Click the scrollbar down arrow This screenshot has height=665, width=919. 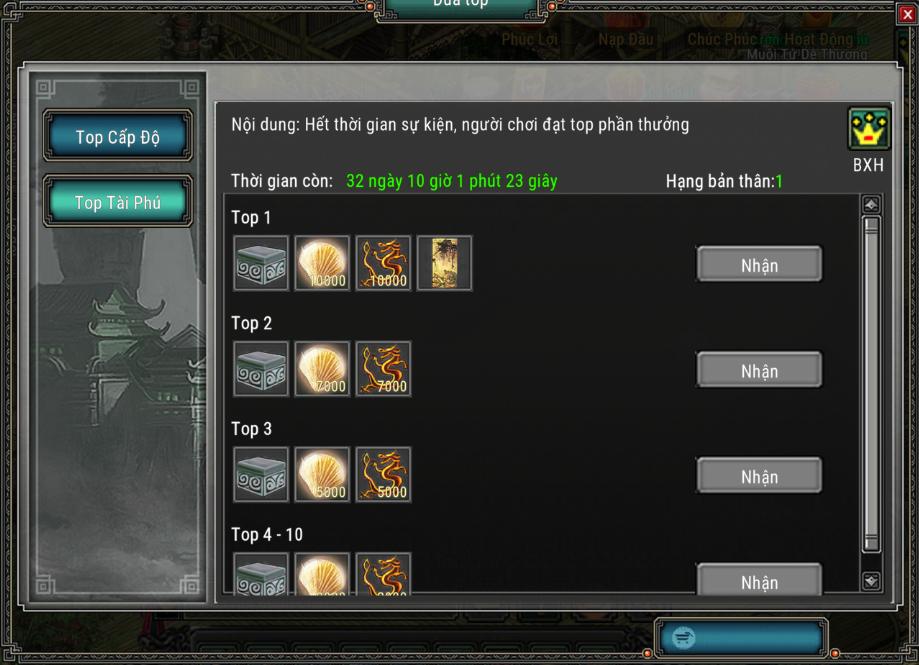(871, 580)
